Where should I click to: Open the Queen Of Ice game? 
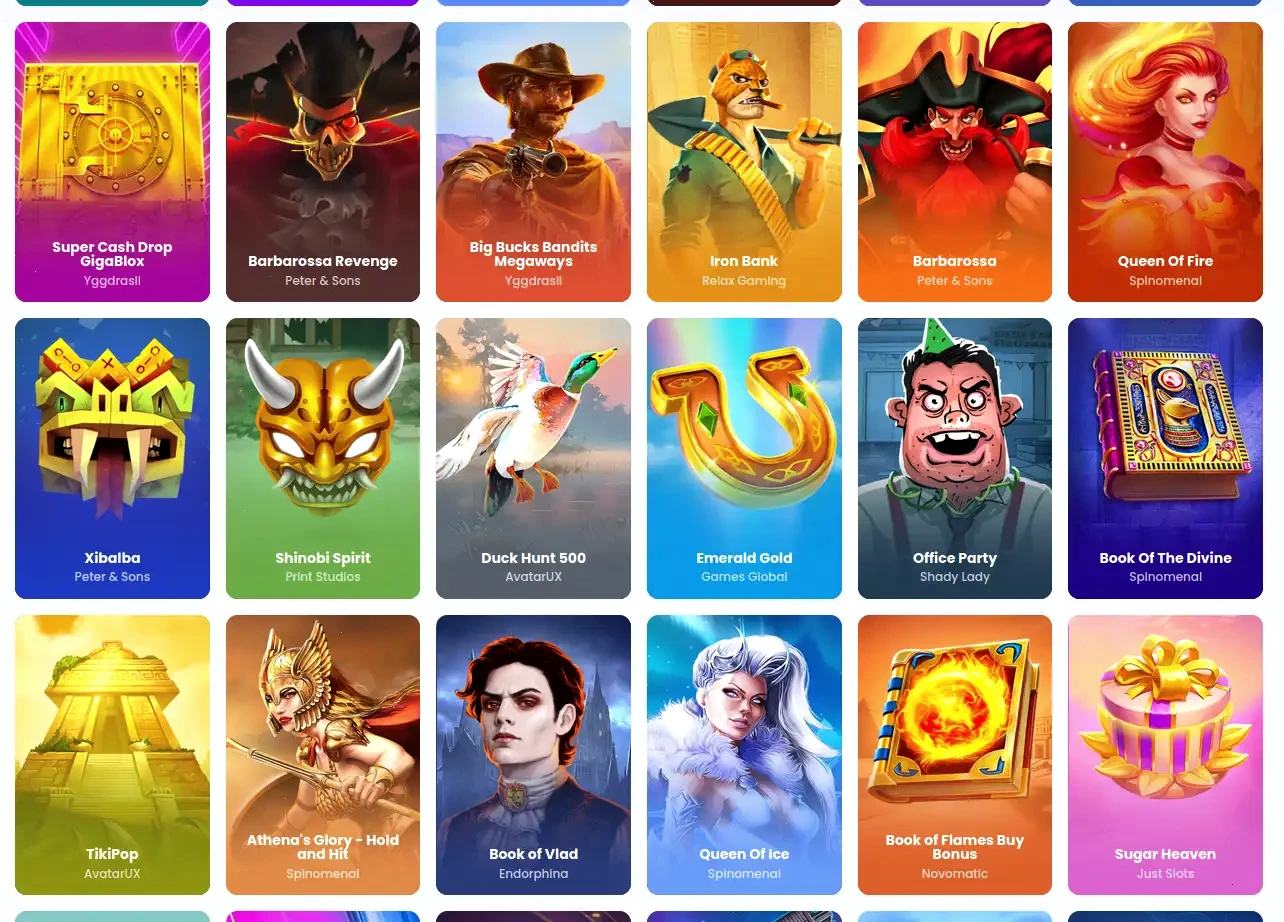[744, 754]
